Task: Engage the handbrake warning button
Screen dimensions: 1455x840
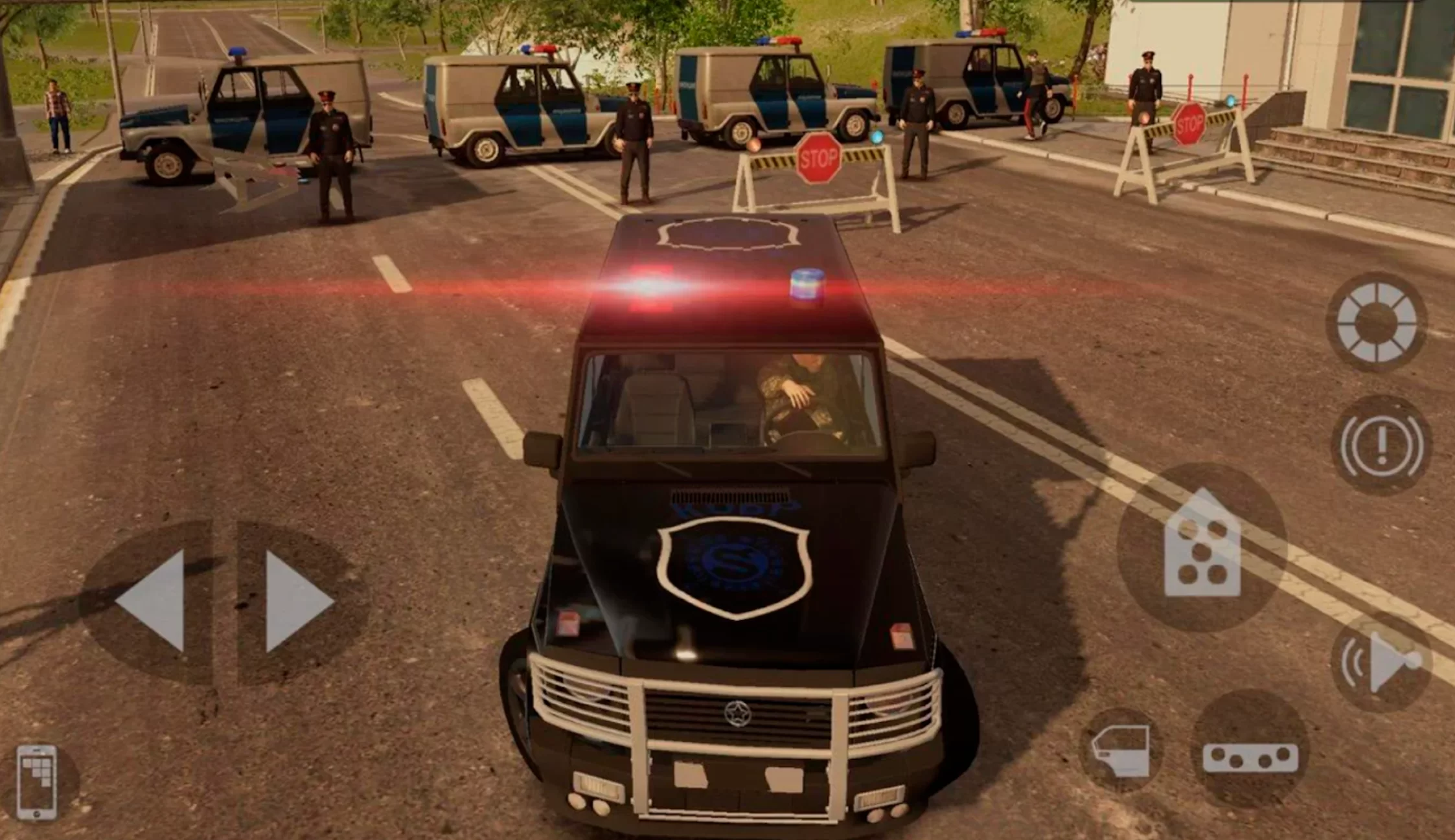Action: click(1381, 445)
